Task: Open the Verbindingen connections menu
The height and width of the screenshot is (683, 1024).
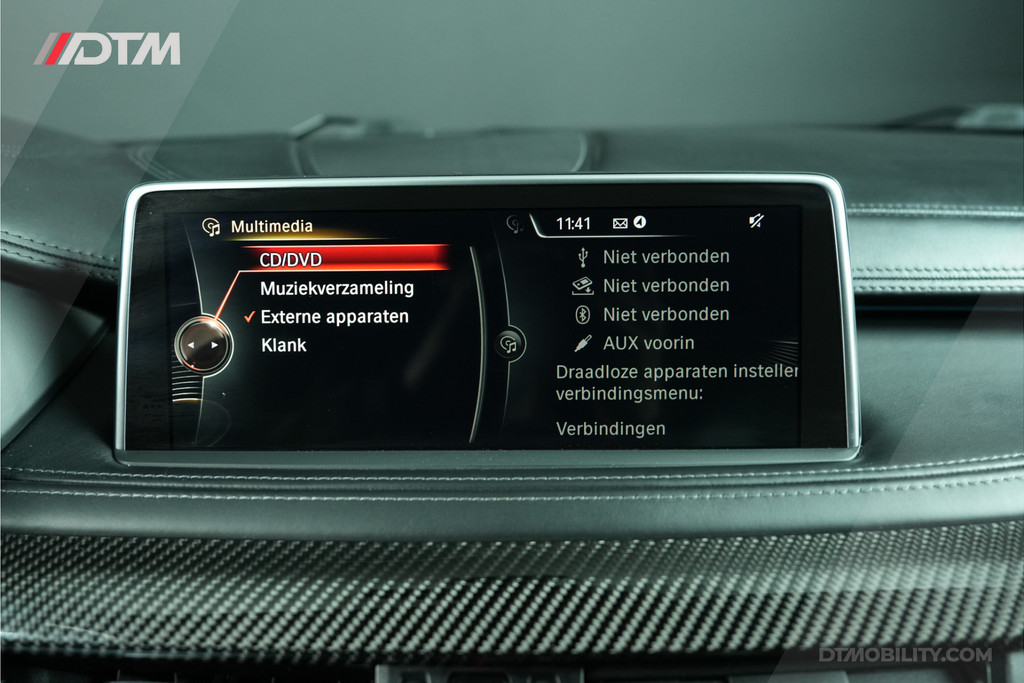Action: [x=610, y=429]
